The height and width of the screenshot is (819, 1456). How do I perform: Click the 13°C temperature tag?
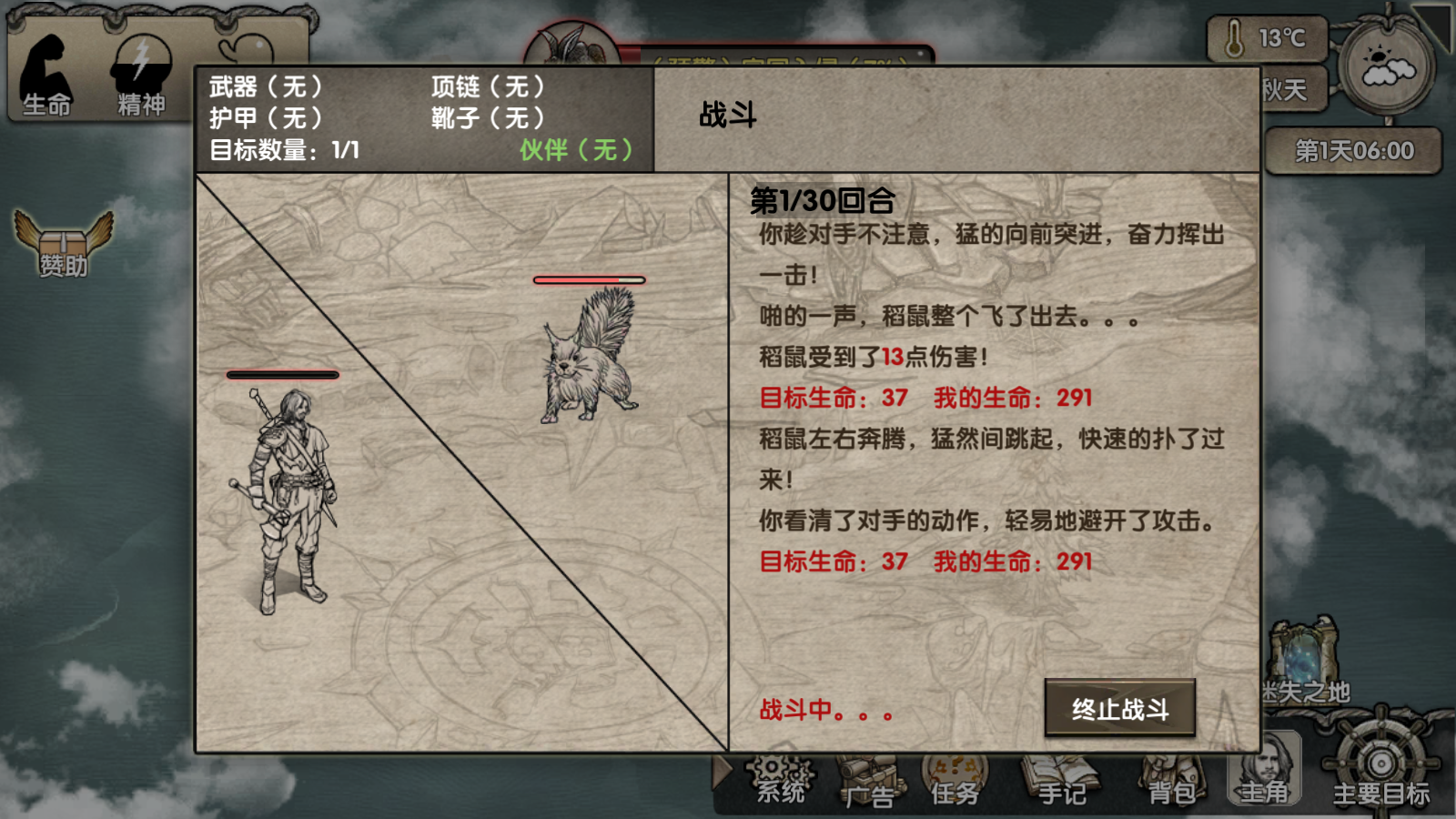[1268, 39]
